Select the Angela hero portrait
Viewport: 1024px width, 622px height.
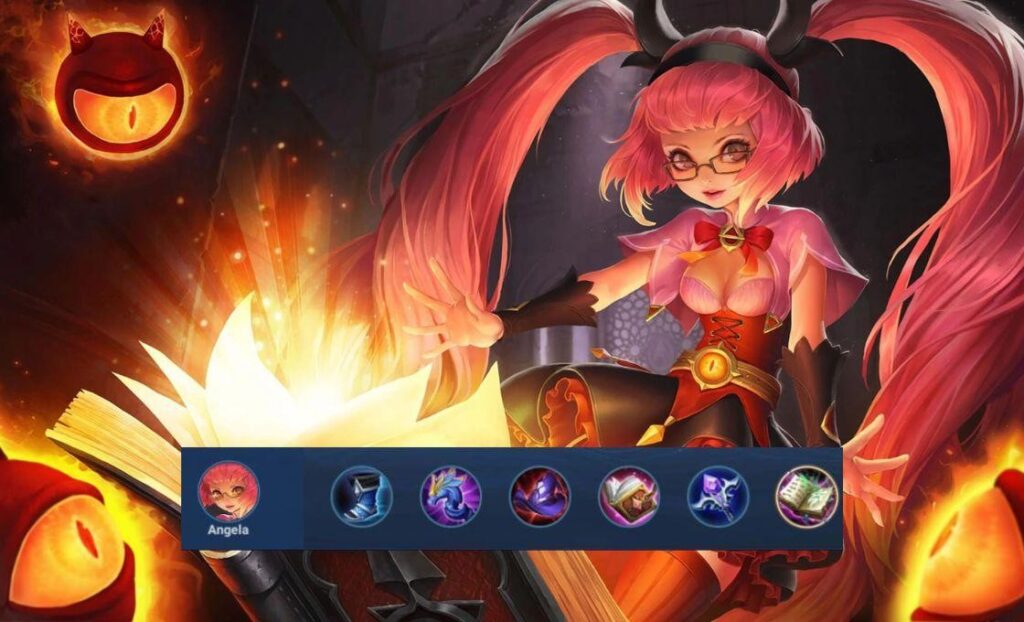[x=229, y=490]
